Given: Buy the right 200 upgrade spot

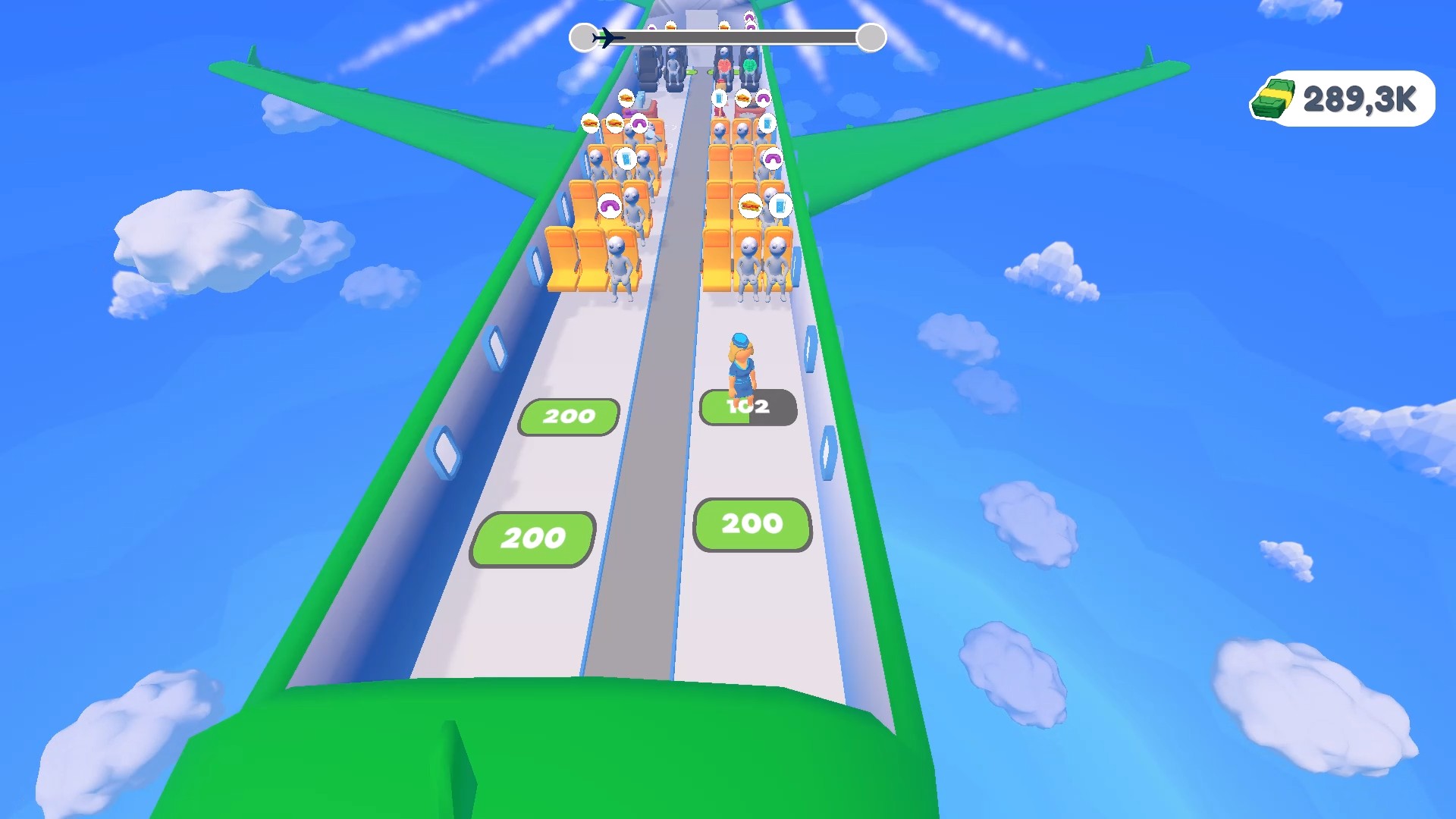Looking at the screenshot, I should (x=752, y=523).
